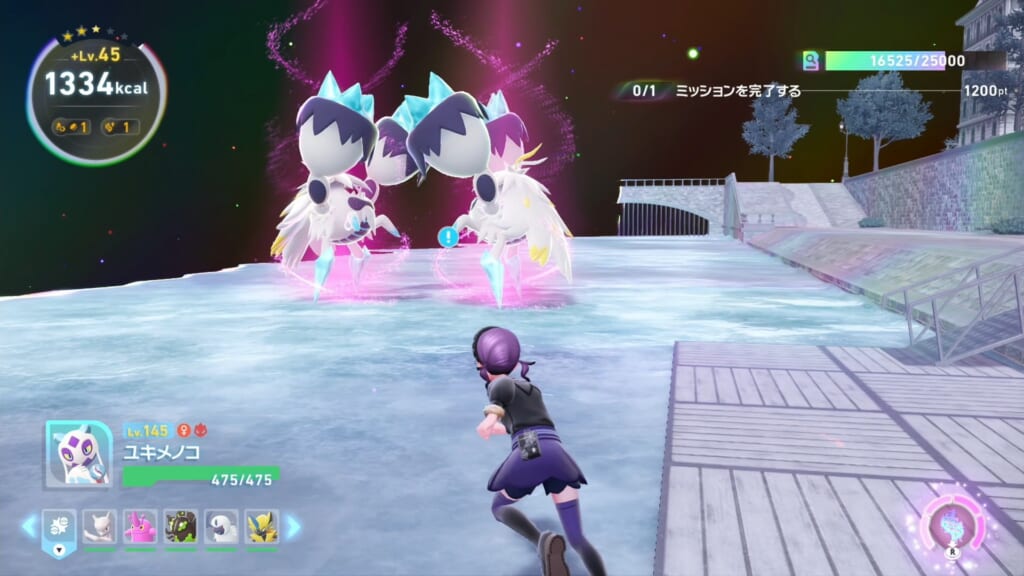Click the right arrow beside the party bar
The image size is (1024, 576).
(293, 526)
